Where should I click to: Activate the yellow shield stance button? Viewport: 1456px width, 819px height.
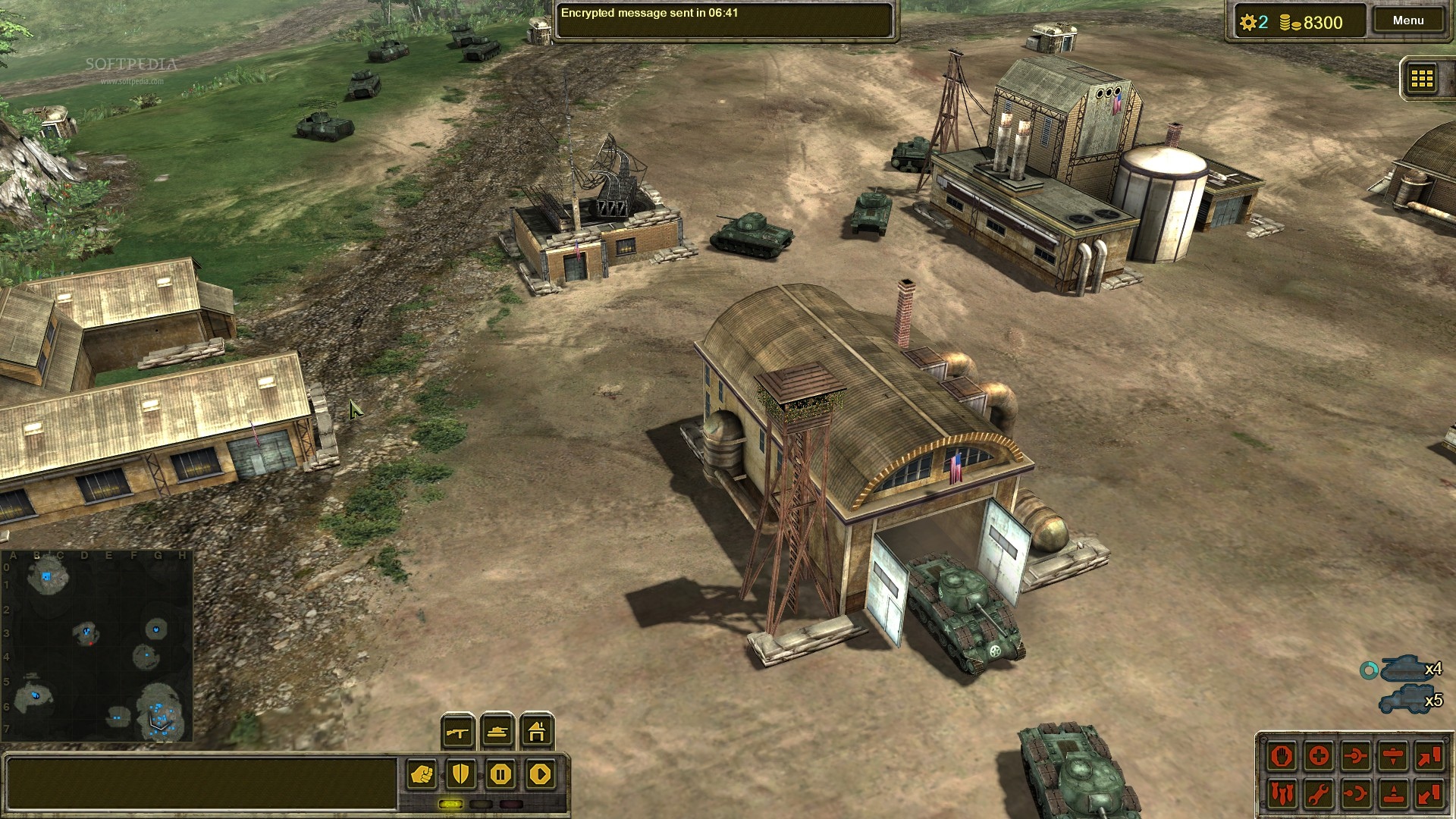pos(461,774)
